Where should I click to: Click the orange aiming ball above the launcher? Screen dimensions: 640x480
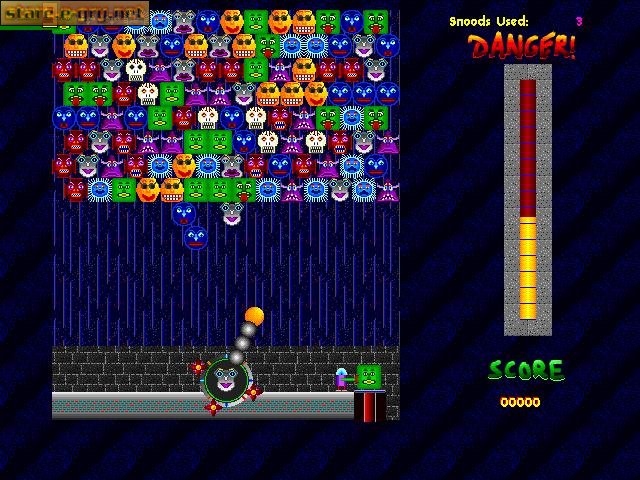[254, 317]
